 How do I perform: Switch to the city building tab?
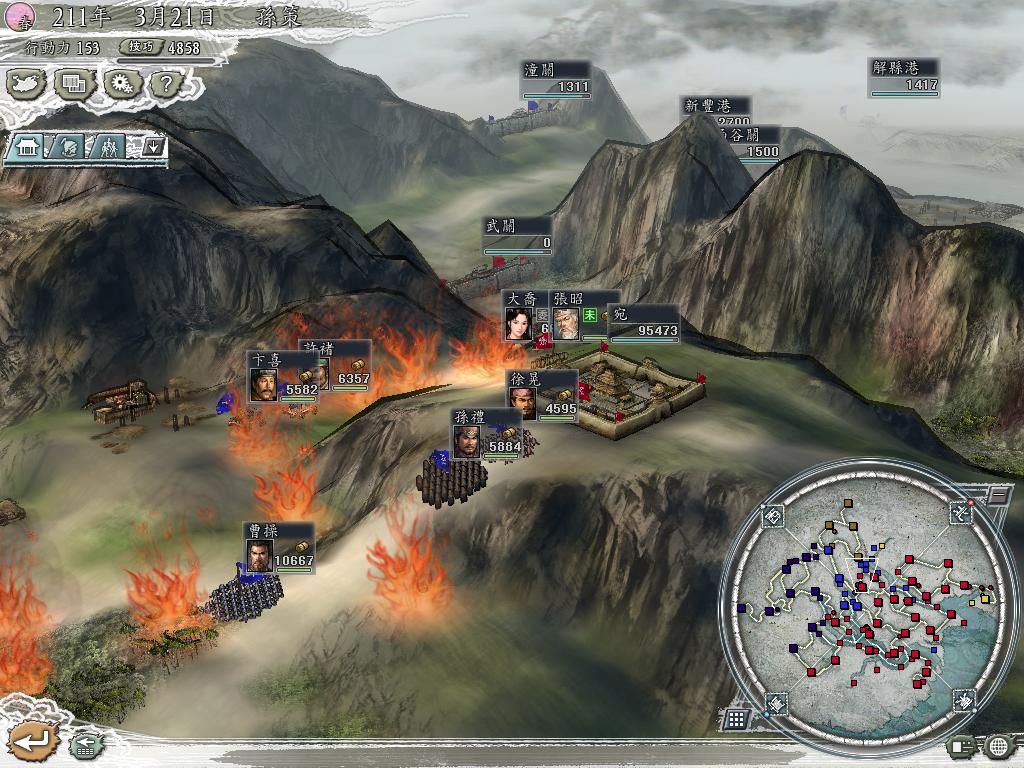pyautogui.click(x=27, y=147)
